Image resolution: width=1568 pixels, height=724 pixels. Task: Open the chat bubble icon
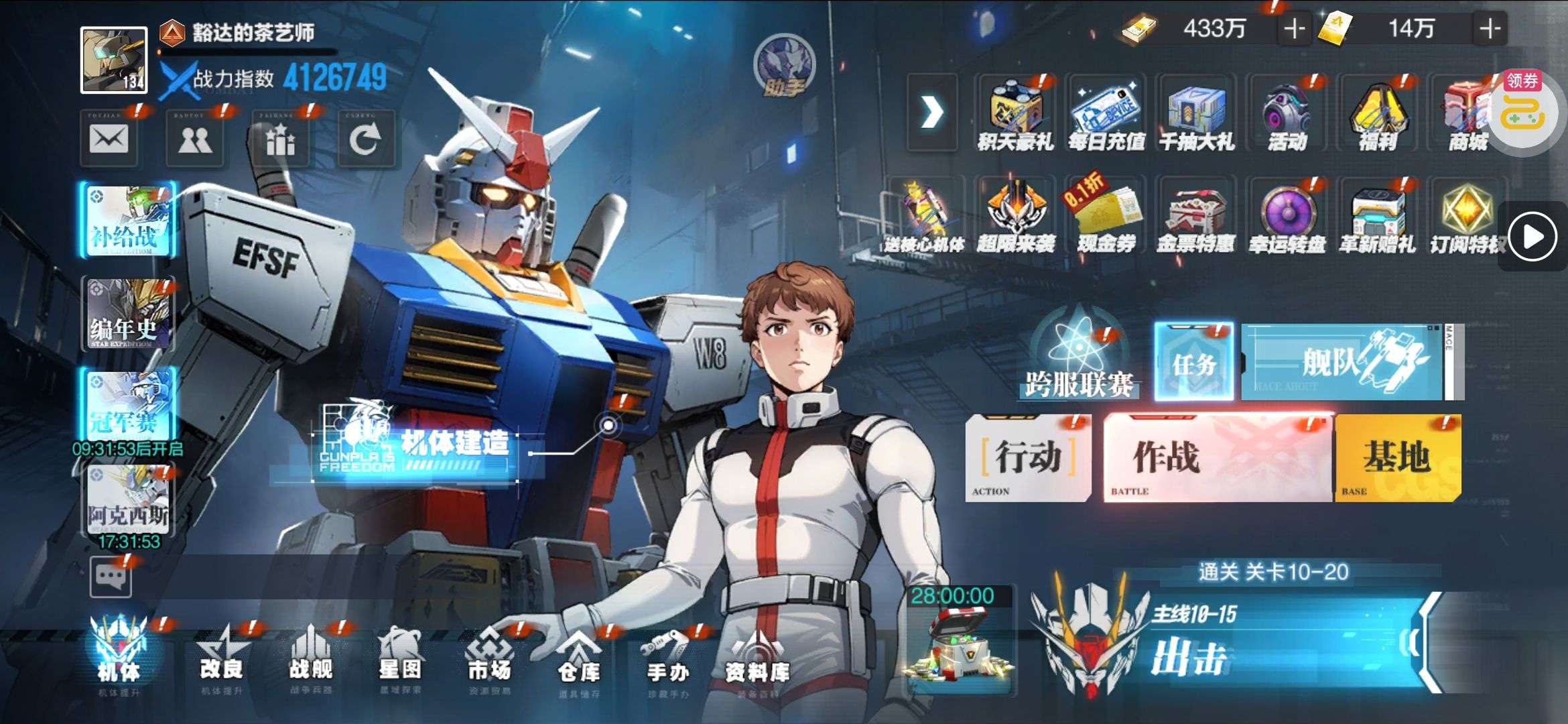111,577
